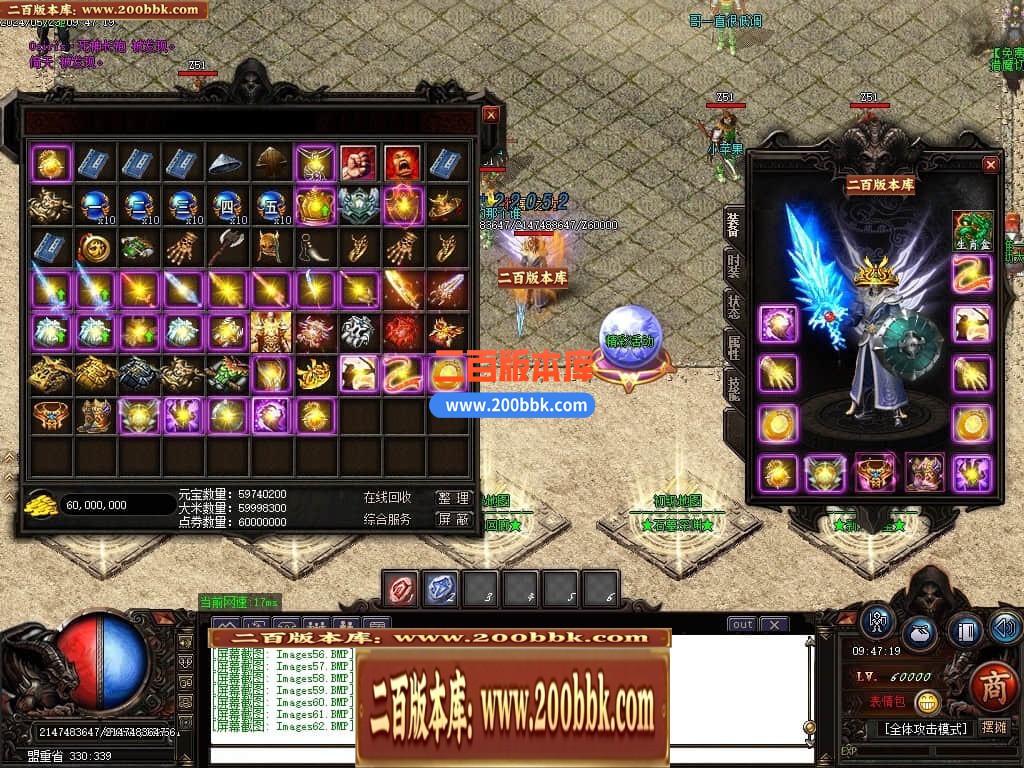Viewport: 1024px width, 768px height.
Task: Open the smiley emoji face button
Action: pyautogui.click(x=928, y=702)
